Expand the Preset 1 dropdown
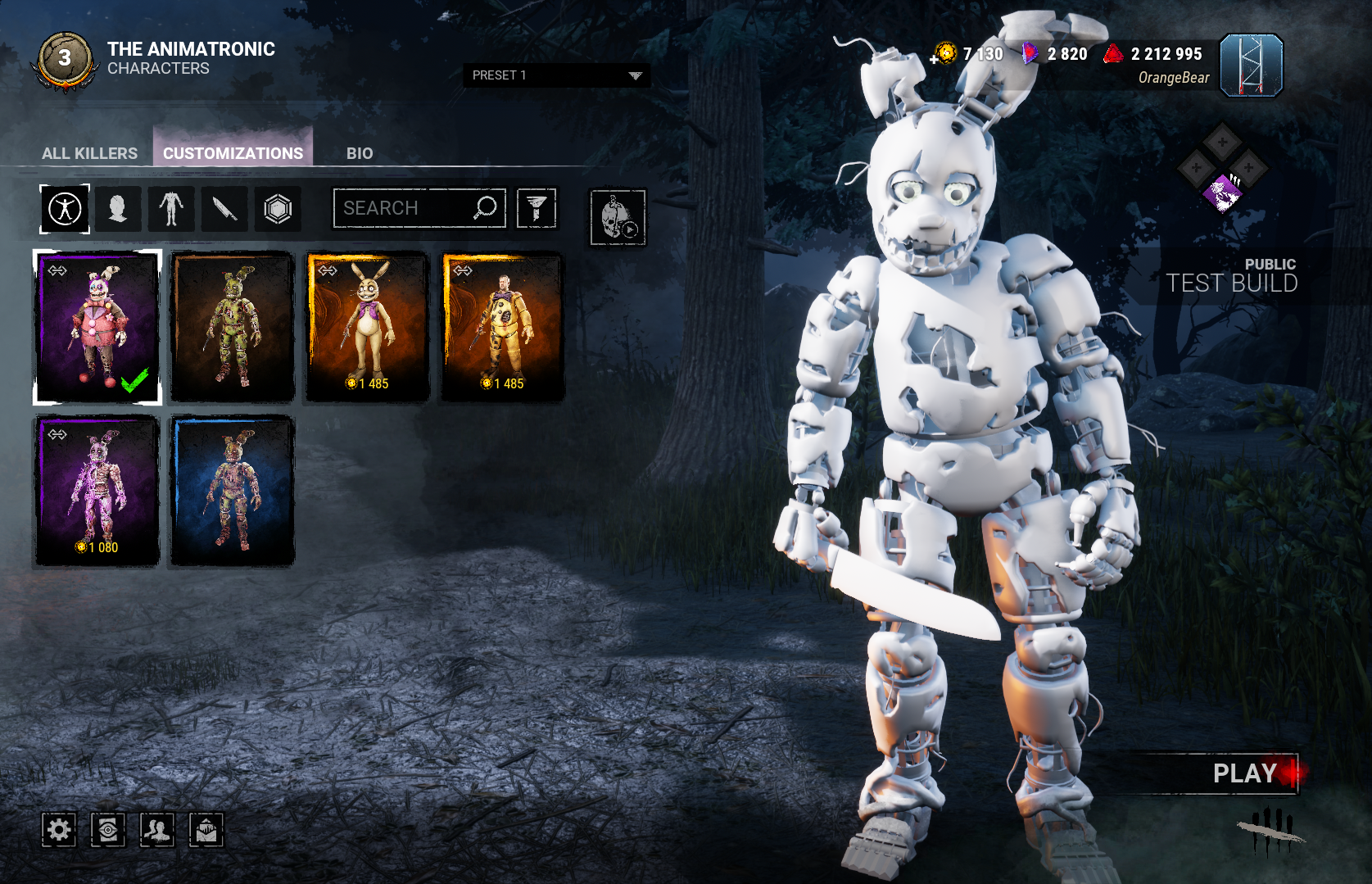 click(556, 75)
